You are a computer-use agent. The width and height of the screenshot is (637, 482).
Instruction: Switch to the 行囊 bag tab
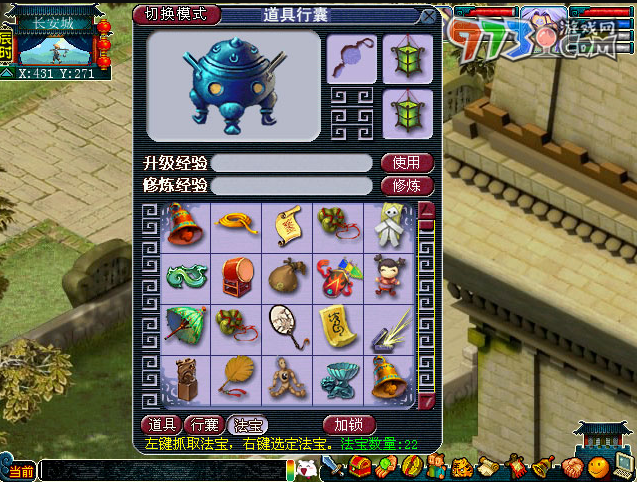pyautogui.click(x=204, y=424)
